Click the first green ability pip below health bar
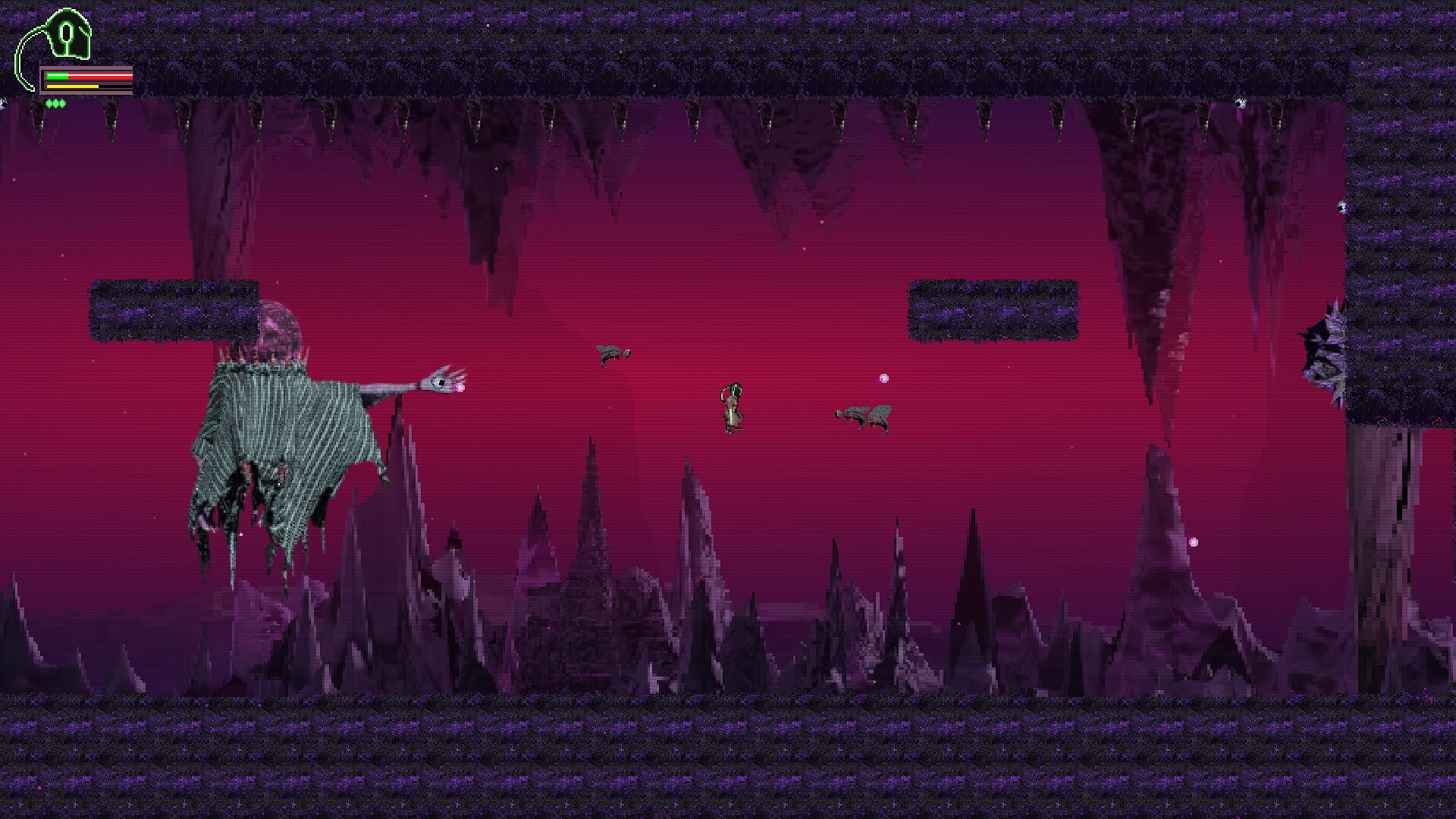Viewport: 1456px width, 819px height. pyautogui.click(x=49, y=104)
